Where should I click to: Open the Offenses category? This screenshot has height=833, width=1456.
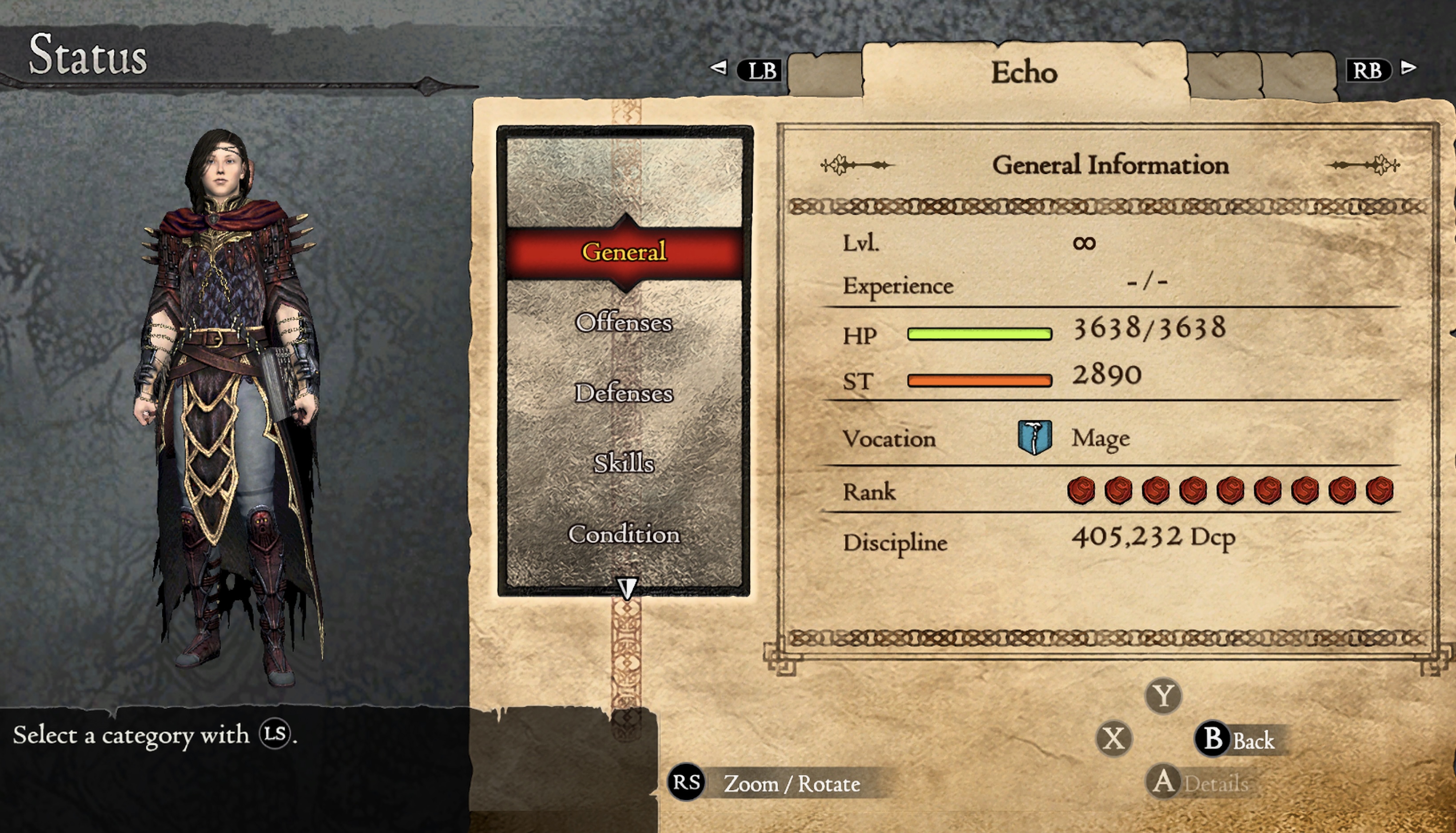624,323
